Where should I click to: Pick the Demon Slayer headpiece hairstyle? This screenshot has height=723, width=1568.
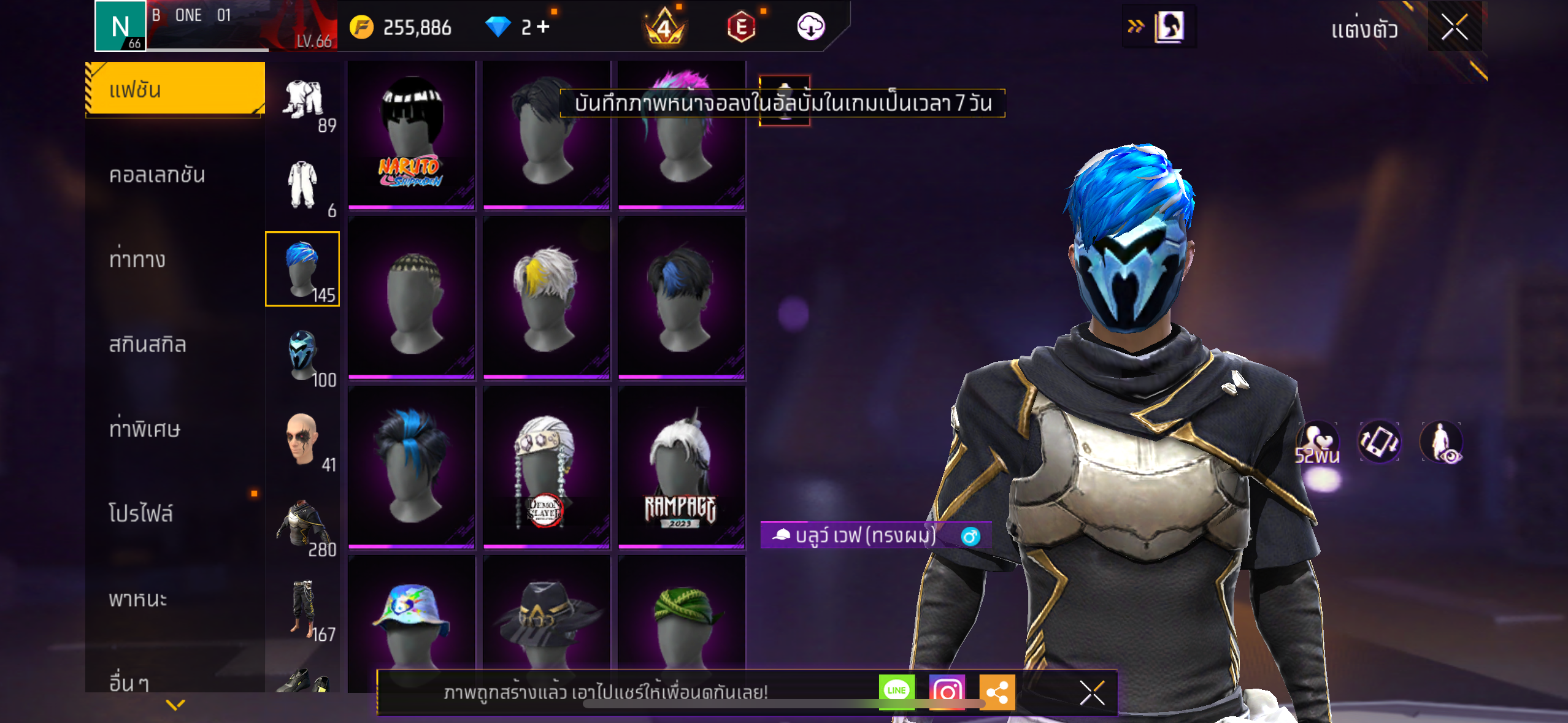click(x=546, y=467)
